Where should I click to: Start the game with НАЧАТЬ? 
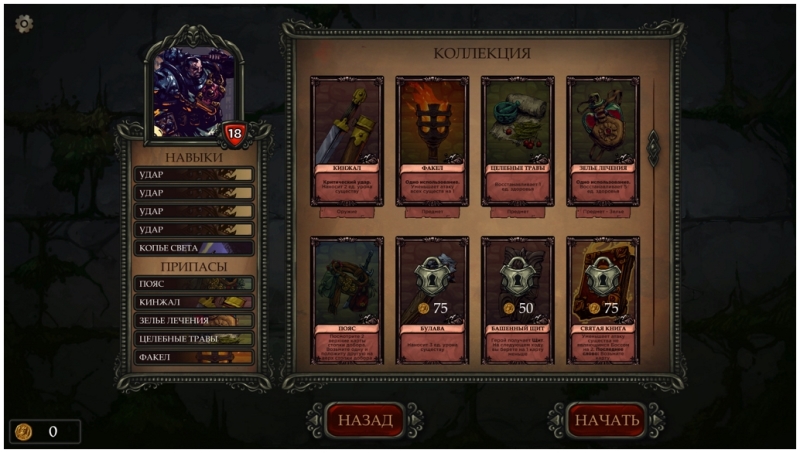coord(605,420)
